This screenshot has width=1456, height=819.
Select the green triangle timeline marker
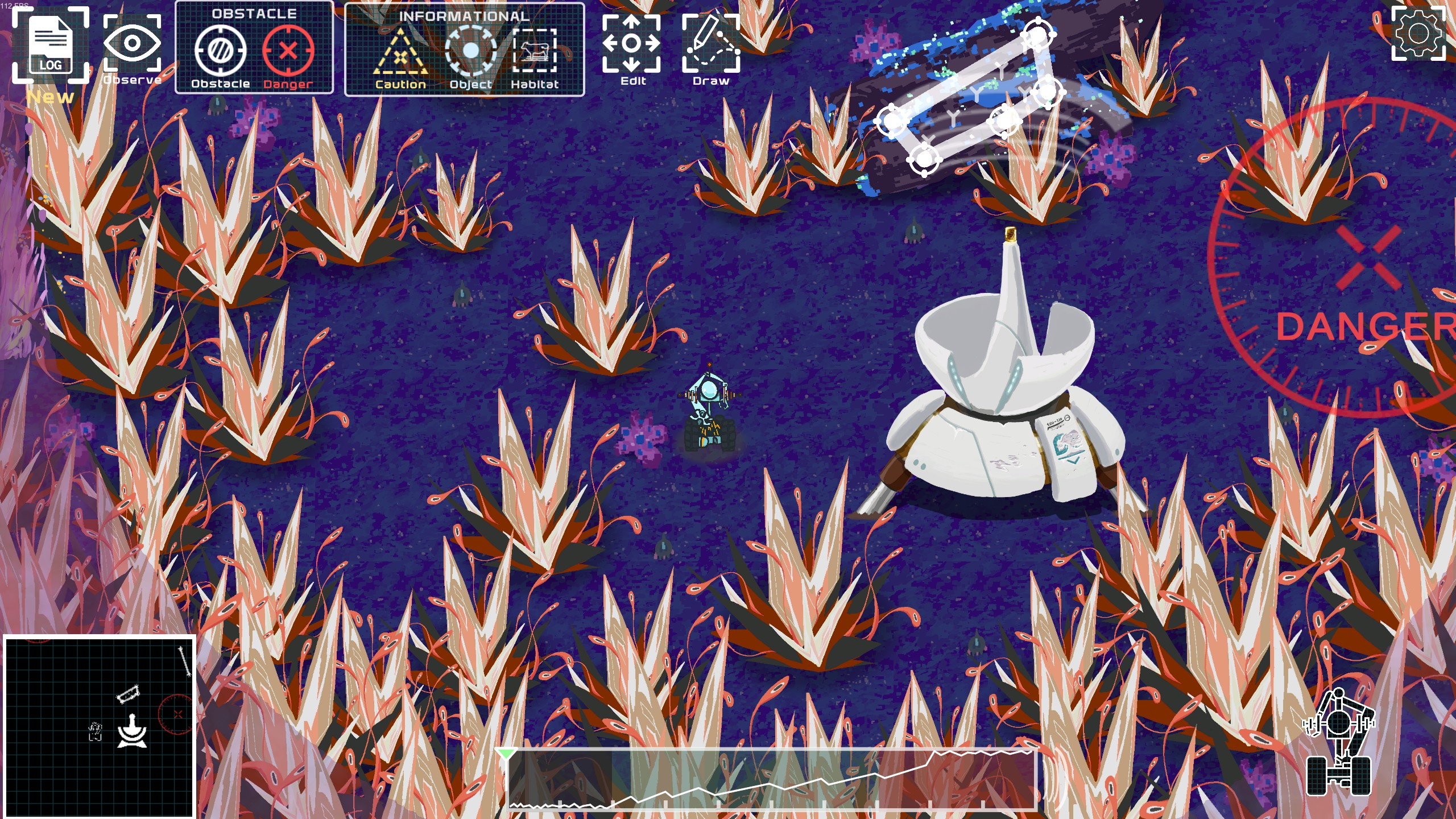(x=505, y=754)
